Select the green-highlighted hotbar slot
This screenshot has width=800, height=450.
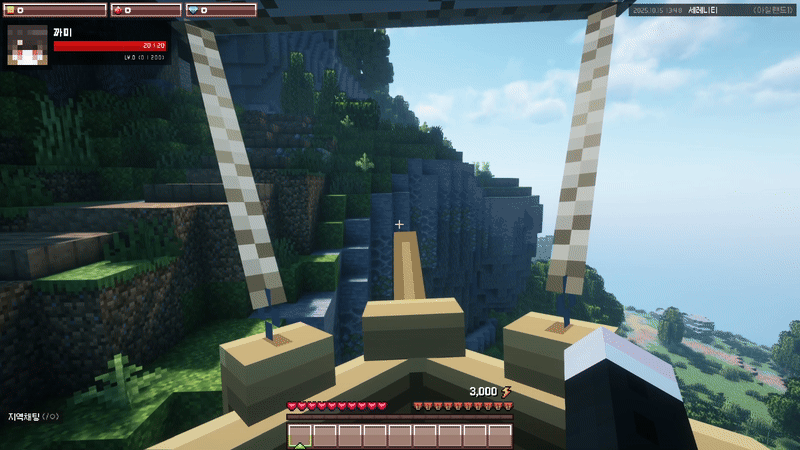300,435
